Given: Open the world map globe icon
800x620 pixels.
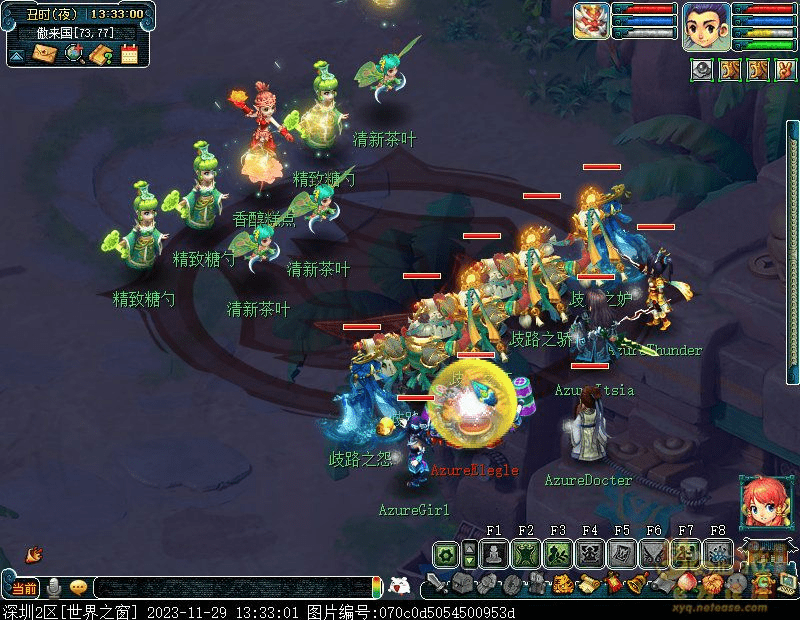Looking at the screenshot, I should click(73, 54).
